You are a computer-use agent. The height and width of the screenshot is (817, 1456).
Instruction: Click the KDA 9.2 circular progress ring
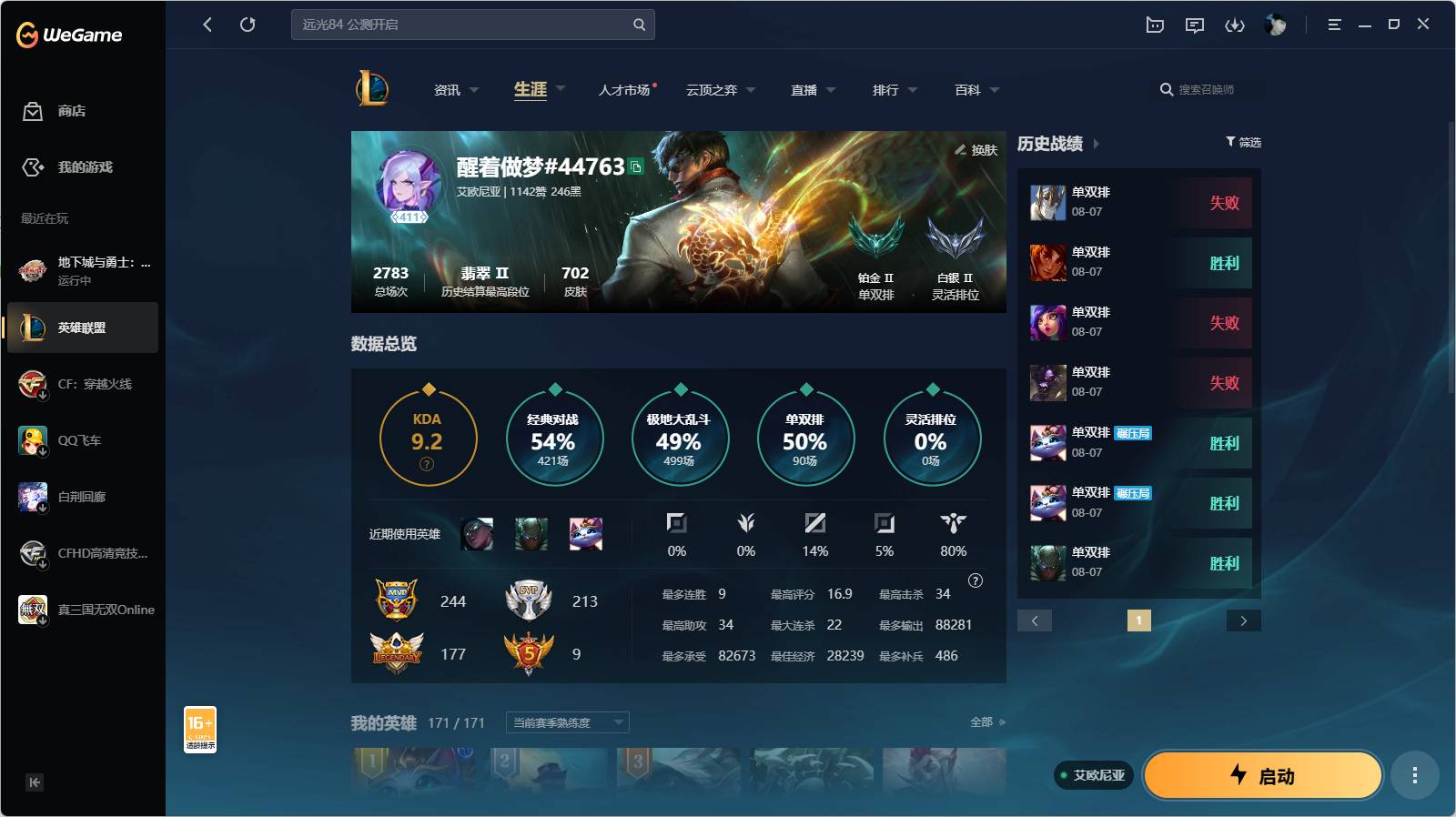[428, 438]
